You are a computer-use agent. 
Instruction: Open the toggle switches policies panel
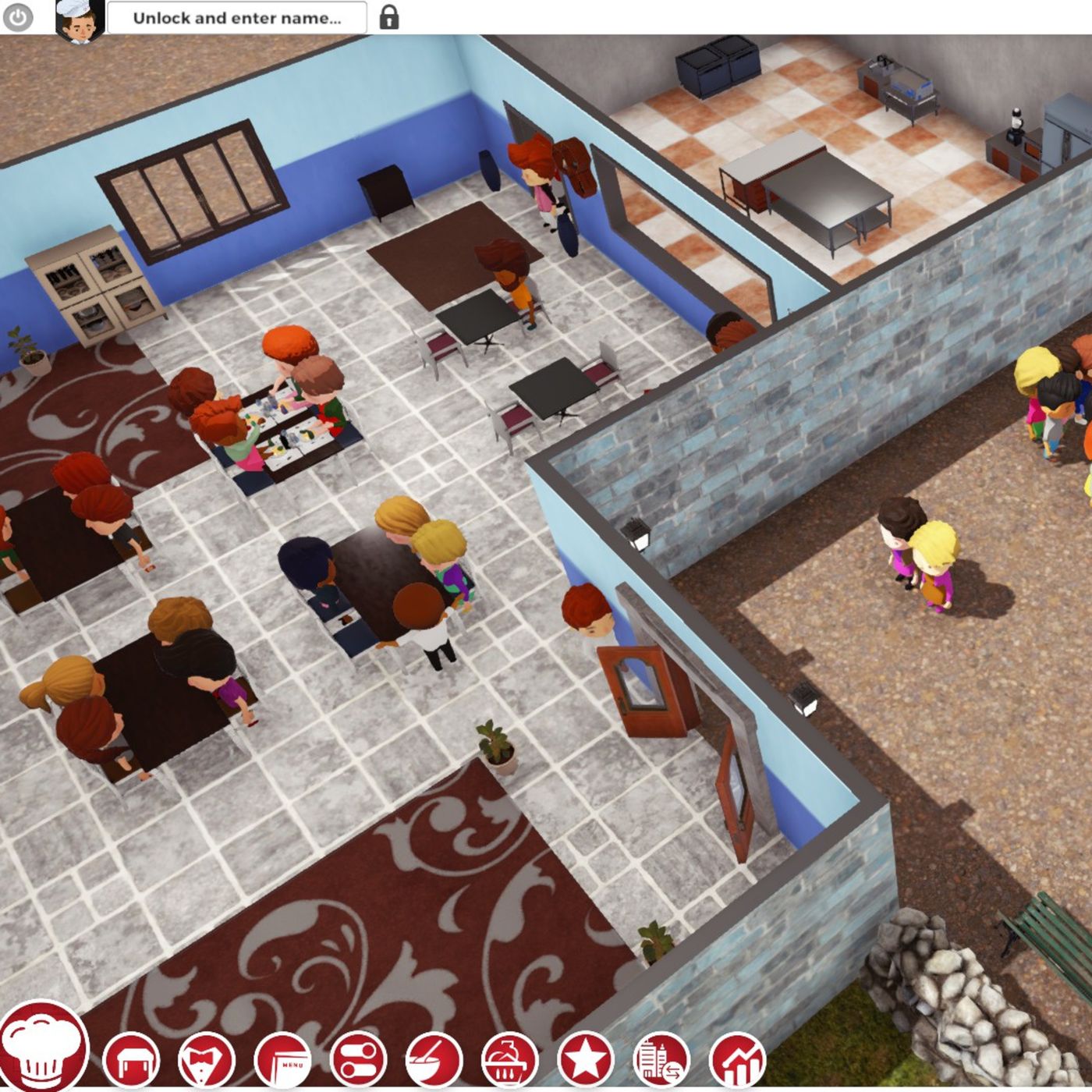358,1060
